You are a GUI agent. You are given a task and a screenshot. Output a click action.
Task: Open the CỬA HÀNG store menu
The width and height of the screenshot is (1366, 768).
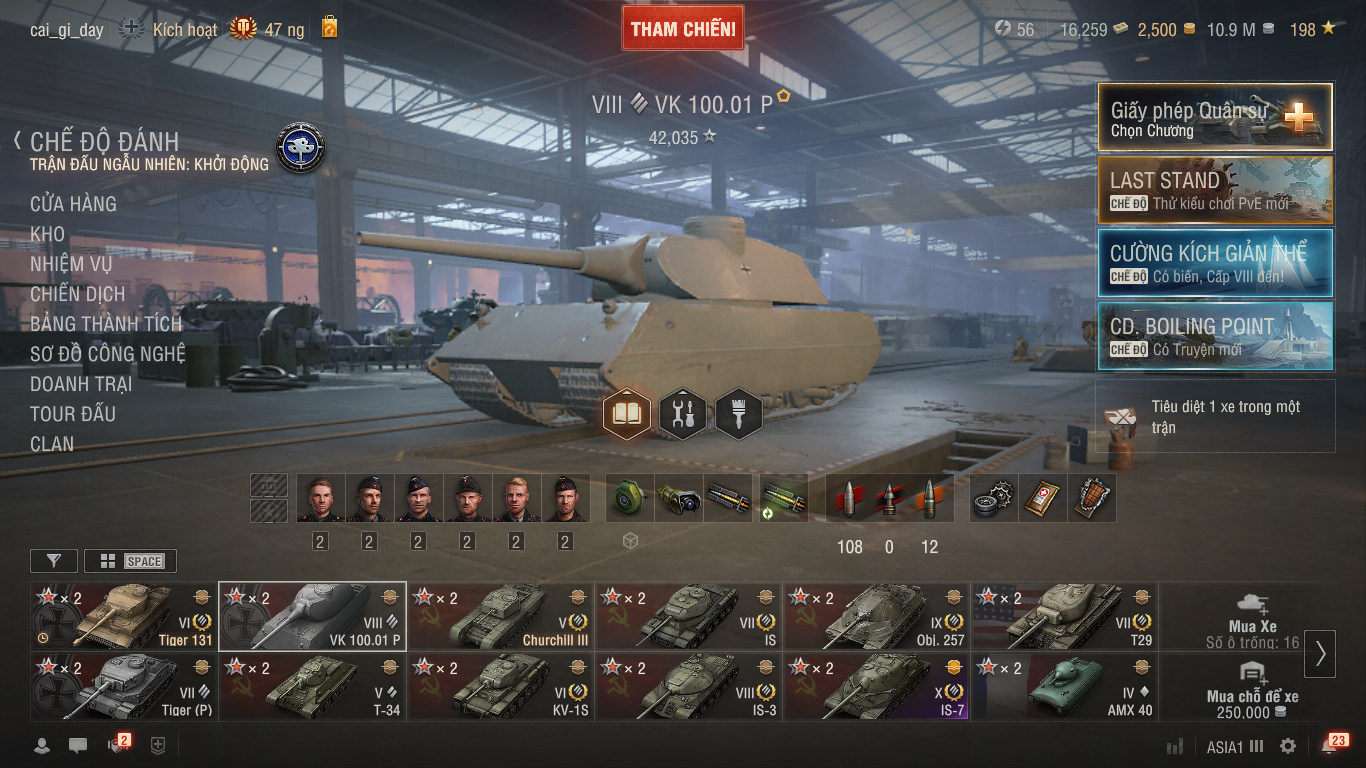[73, 204]
